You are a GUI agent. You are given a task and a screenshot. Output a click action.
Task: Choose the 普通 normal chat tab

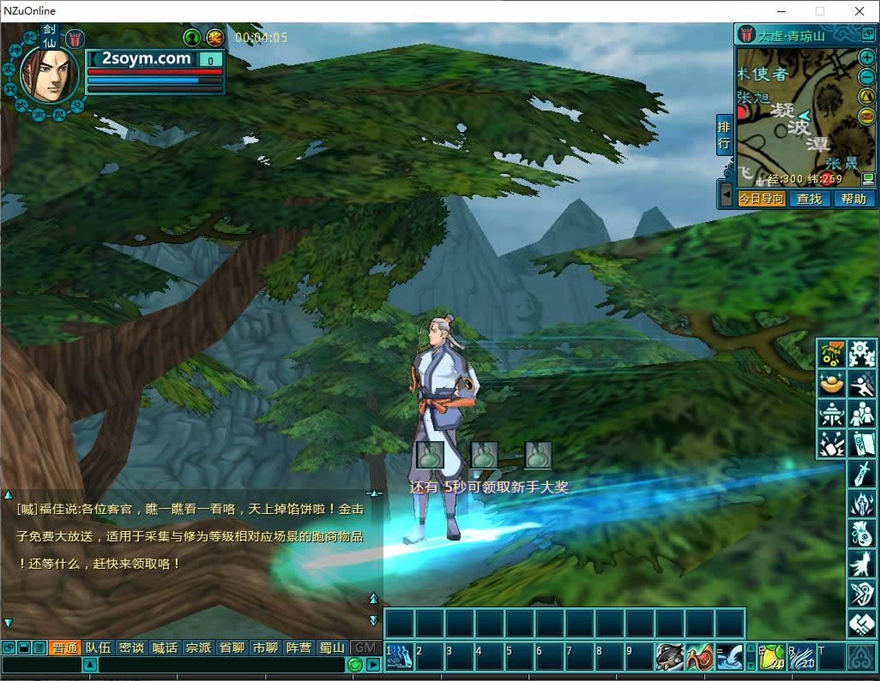tap(65, 648)
